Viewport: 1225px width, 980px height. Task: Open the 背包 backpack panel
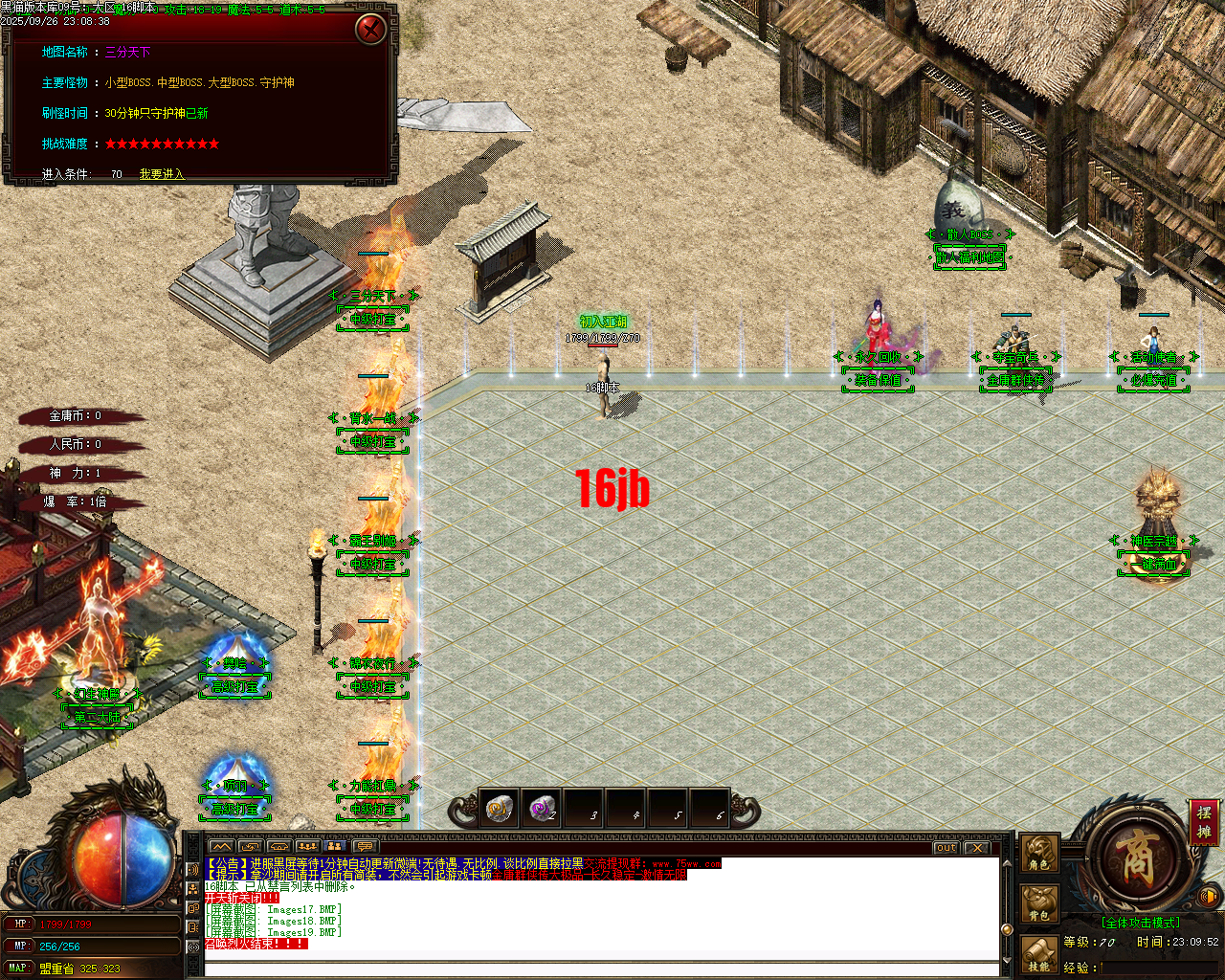(1038, 901)
